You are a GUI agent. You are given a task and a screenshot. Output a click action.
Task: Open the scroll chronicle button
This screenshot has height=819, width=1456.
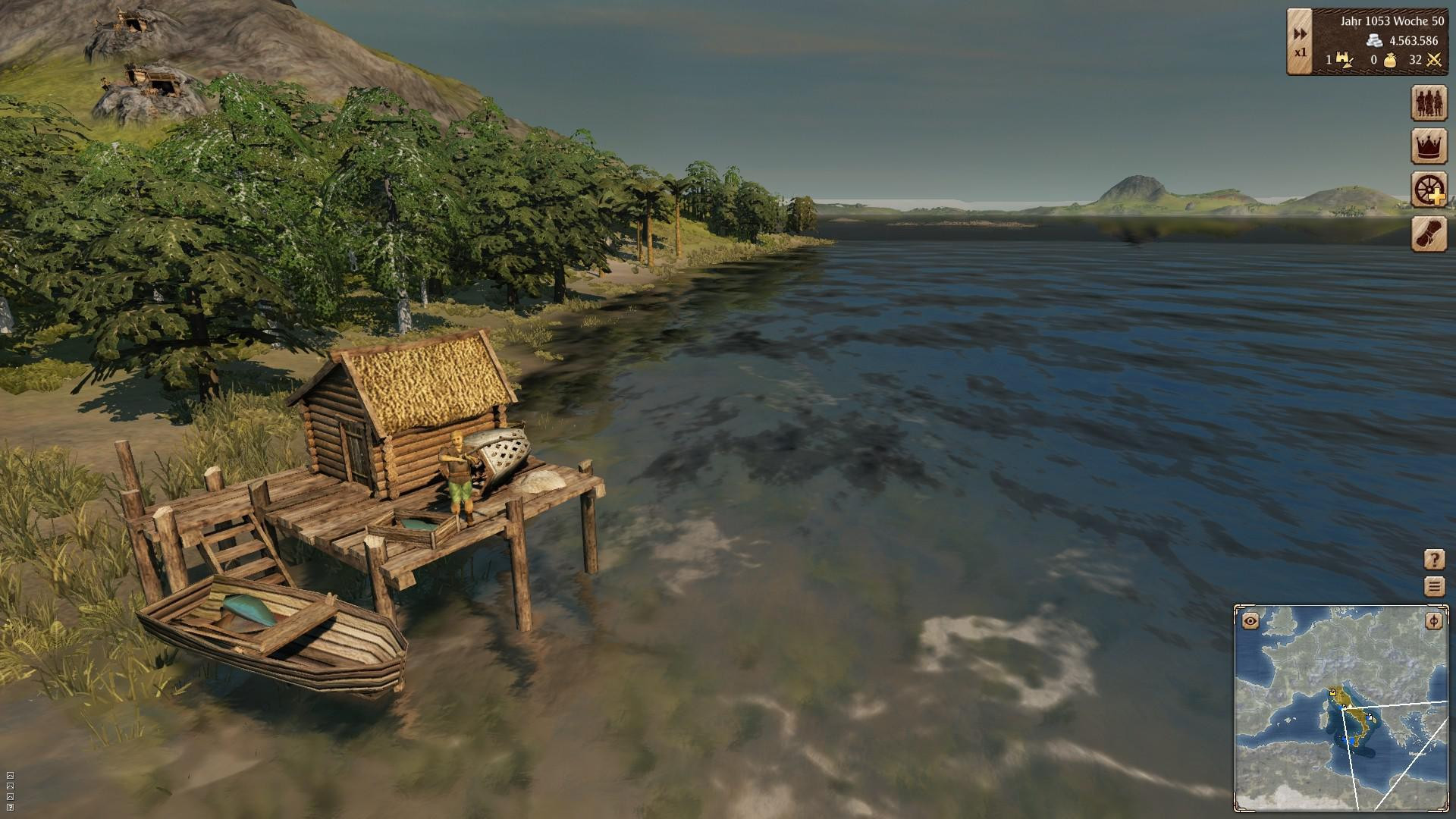pyautogui.click(x=1429, y=234)
